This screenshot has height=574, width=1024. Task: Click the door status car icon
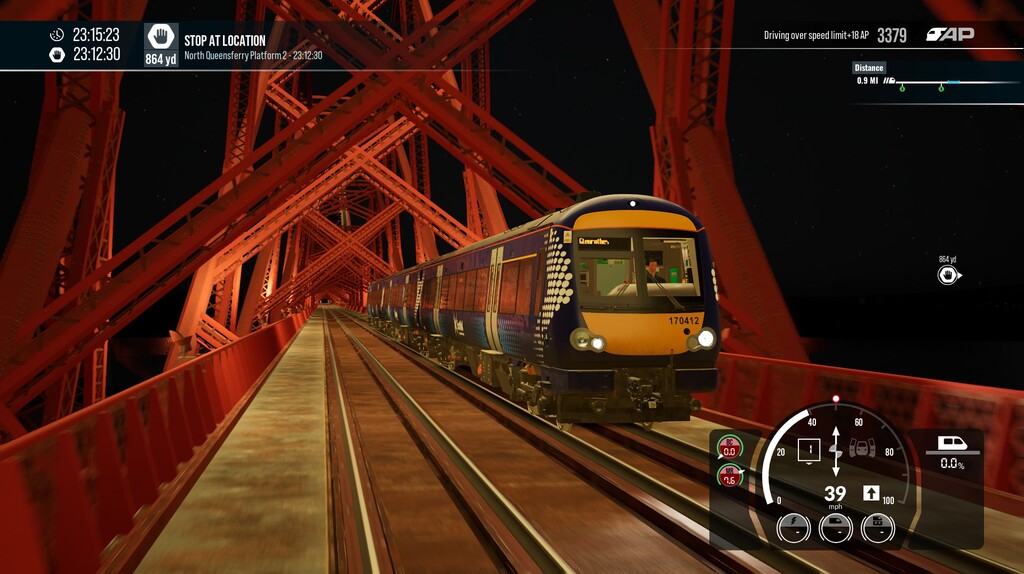click(862, 449)
